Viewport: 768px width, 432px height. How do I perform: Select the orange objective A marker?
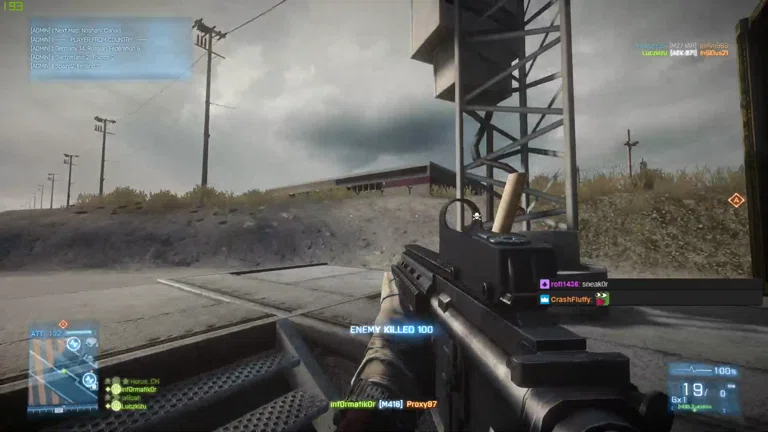click(736, 201)
